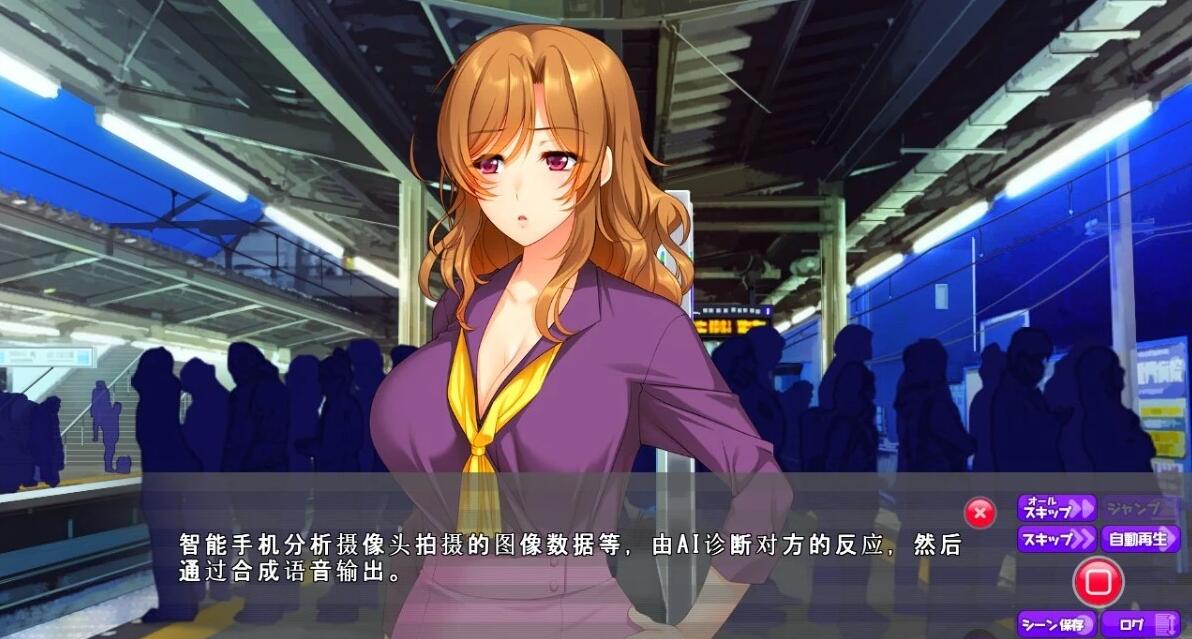Close the dialogue box with the red X
1192x639 pixels.
click(980, 513)
